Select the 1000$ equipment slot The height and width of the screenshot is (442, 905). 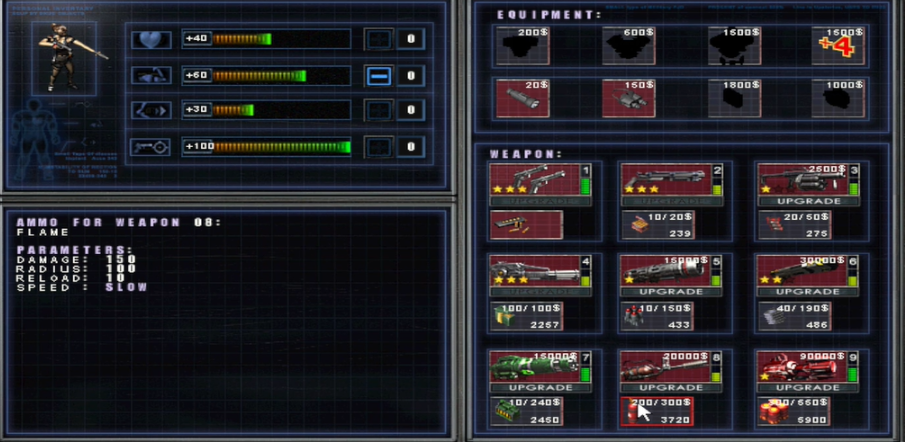[838, 98]
